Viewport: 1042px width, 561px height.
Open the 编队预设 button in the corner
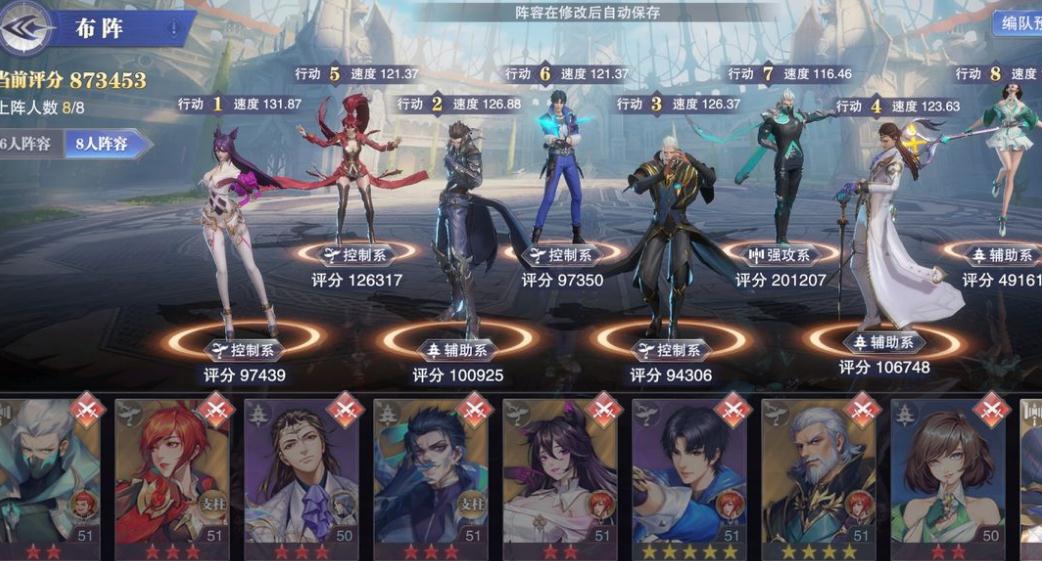click(1016, 23)
